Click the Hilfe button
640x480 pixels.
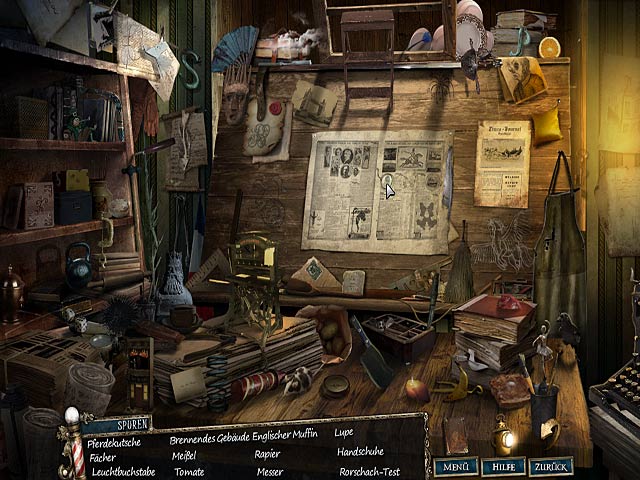pyautogui.click(x=502, y=466)
